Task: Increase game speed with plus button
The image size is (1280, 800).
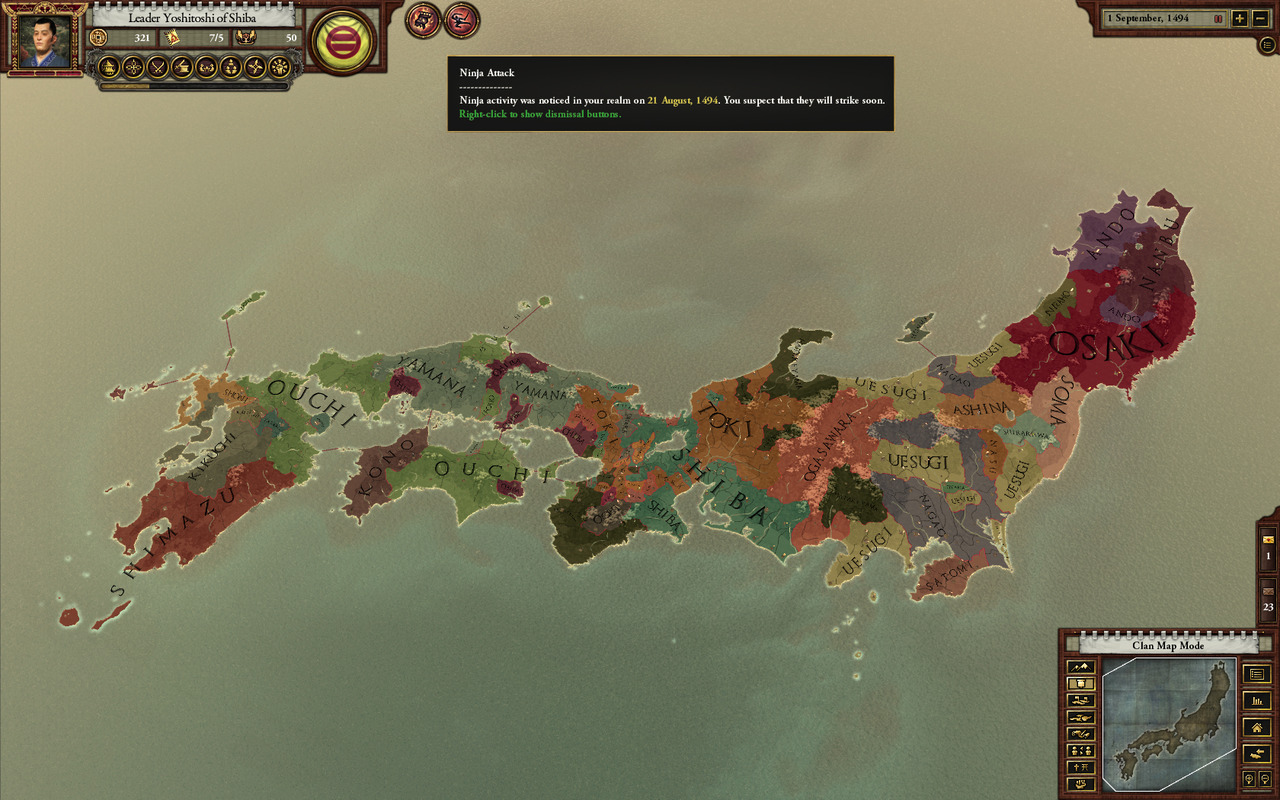Action: [1239, 18]
